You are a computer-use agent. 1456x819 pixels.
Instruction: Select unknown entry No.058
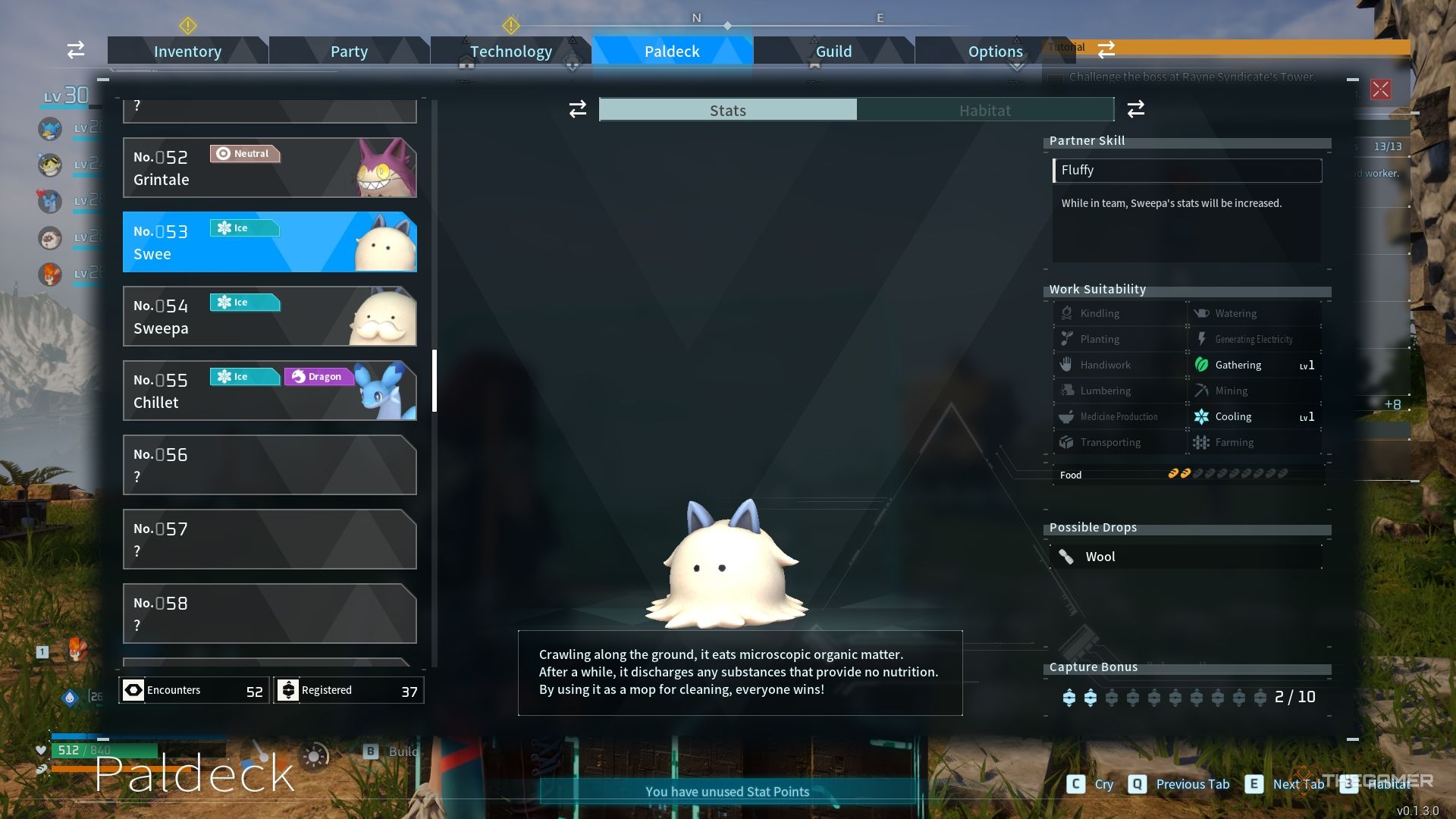269,613
